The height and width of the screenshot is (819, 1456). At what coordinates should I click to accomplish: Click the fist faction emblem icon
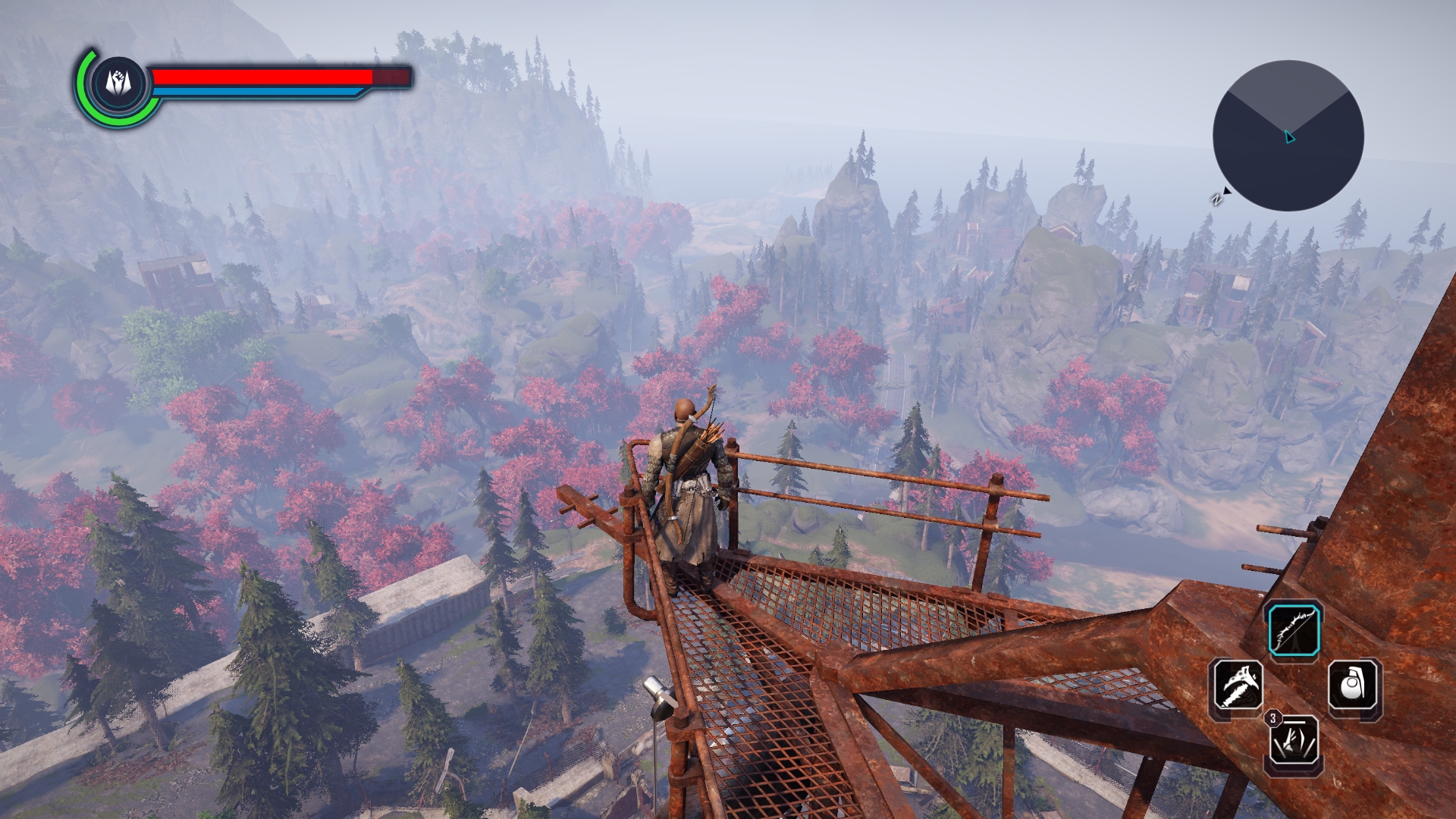(x=119, y=82)
